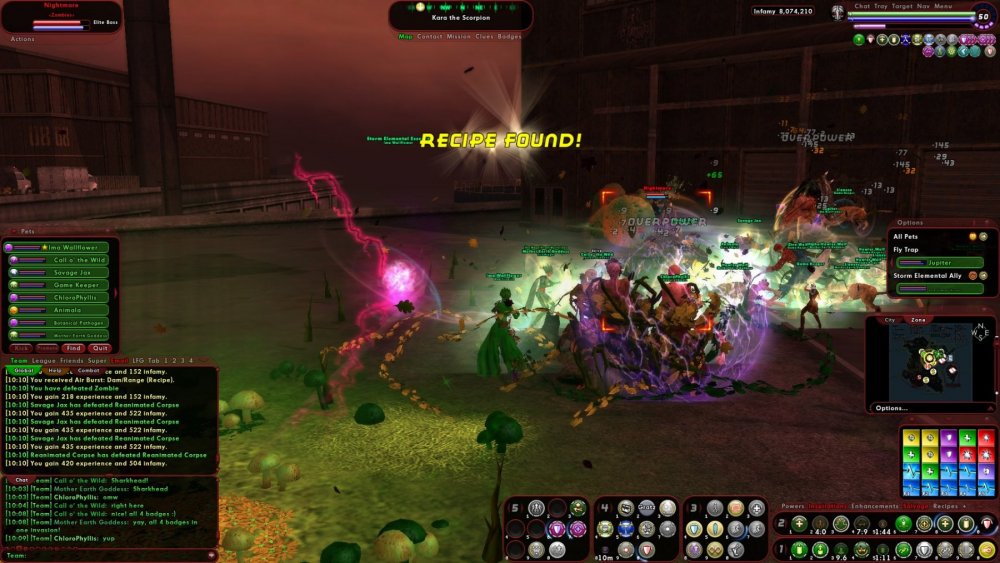
Task: Show the Clues tab
Action: [x=484, y=36]
